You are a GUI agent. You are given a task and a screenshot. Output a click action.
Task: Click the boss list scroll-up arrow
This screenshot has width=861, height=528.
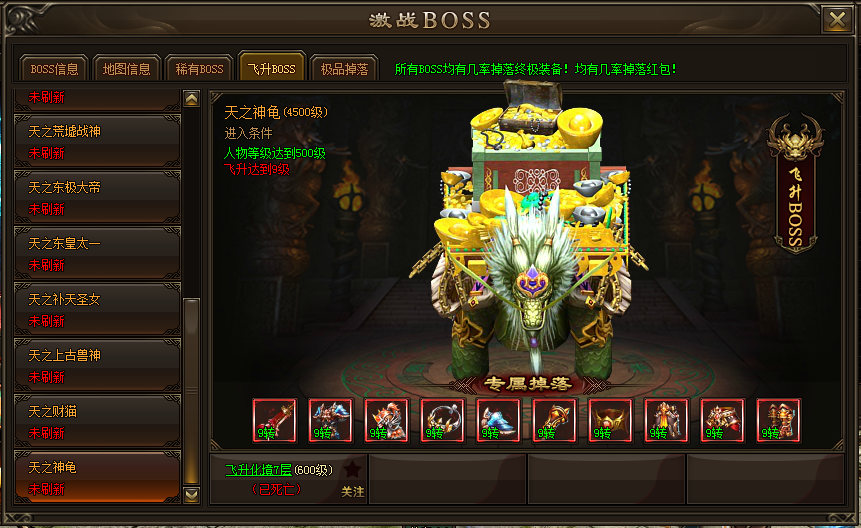tap(192, 99)
